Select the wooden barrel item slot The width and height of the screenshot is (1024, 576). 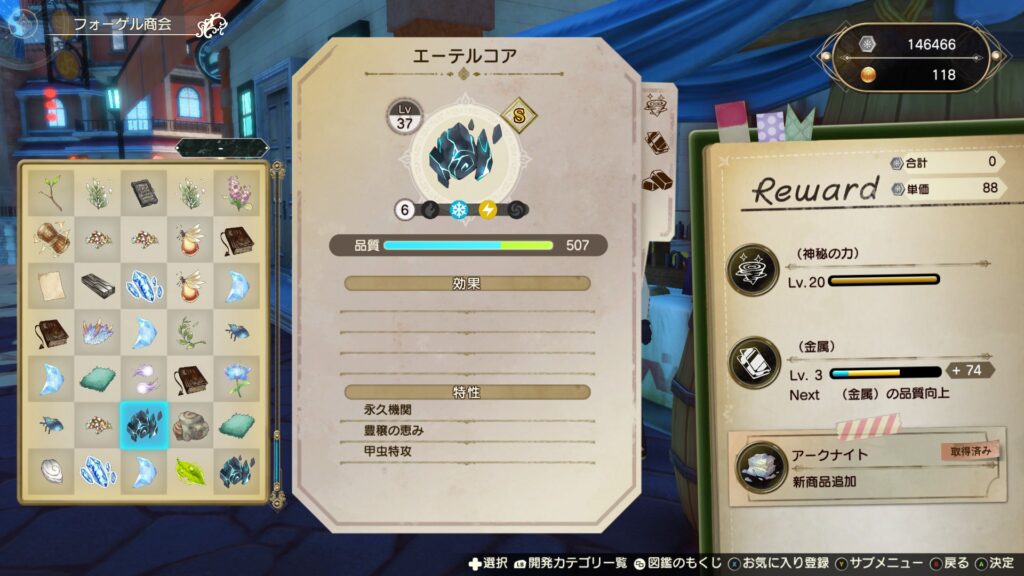click(x=50, y=239)
